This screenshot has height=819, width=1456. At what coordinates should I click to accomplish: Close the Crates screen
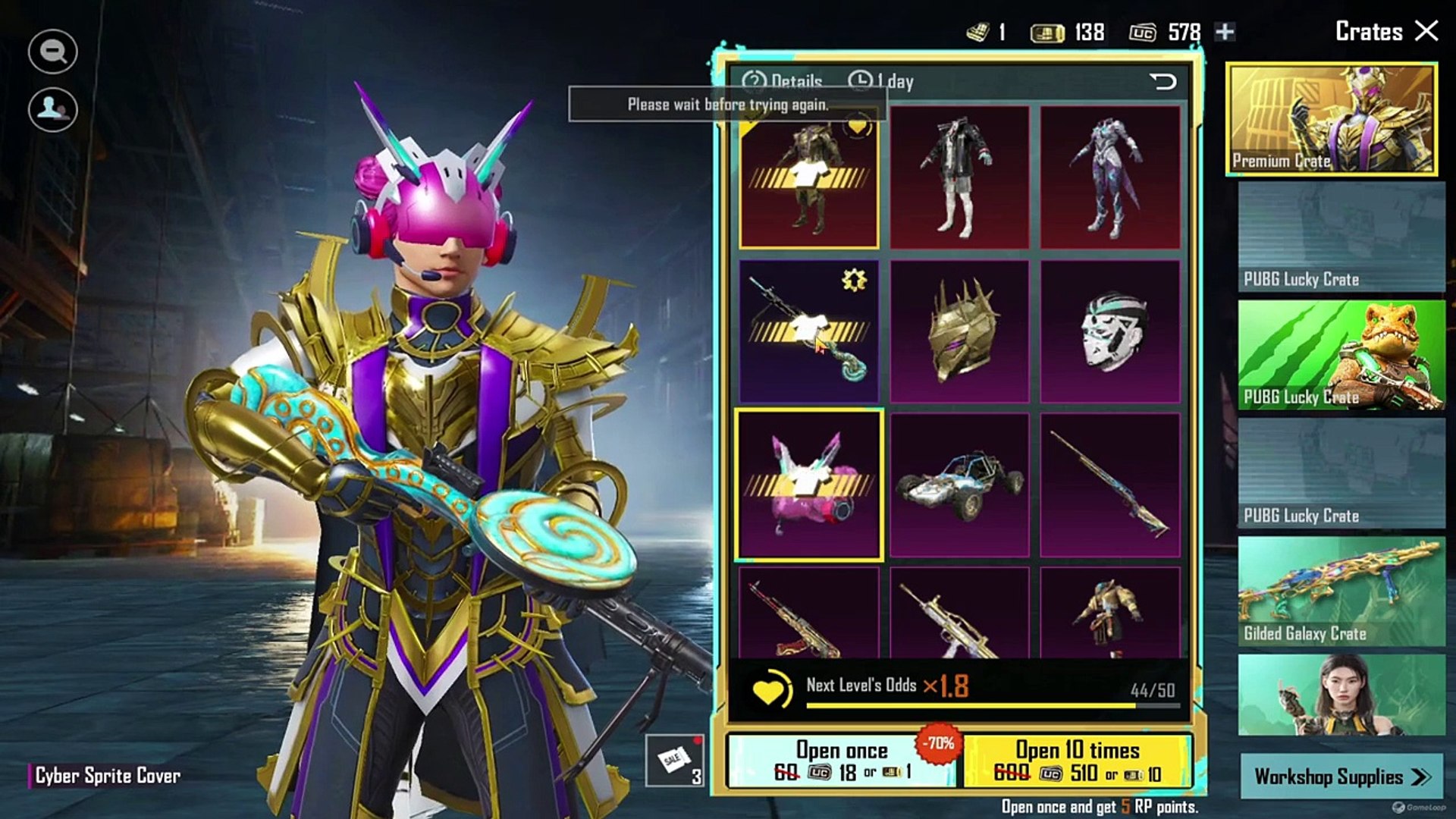tap(1426, 31)
